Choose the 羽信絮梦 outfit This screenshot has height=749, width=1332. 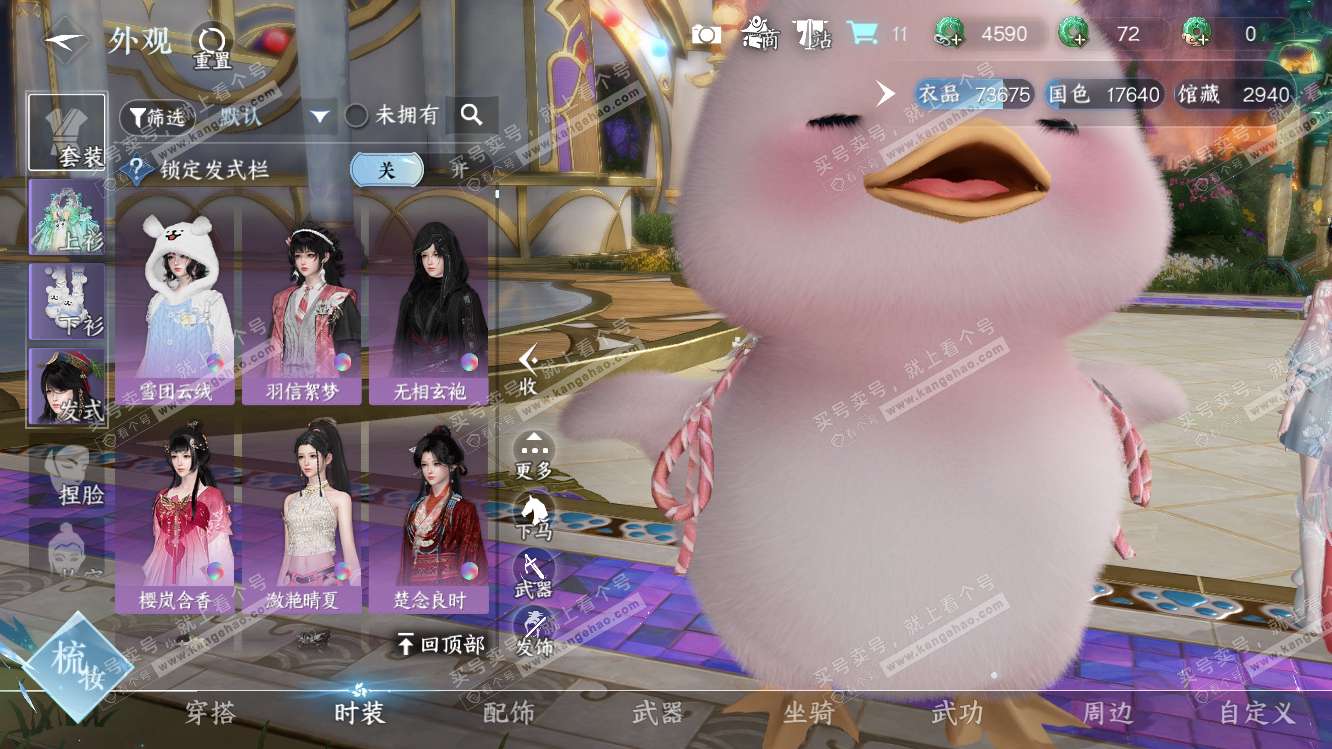[302, 305]
